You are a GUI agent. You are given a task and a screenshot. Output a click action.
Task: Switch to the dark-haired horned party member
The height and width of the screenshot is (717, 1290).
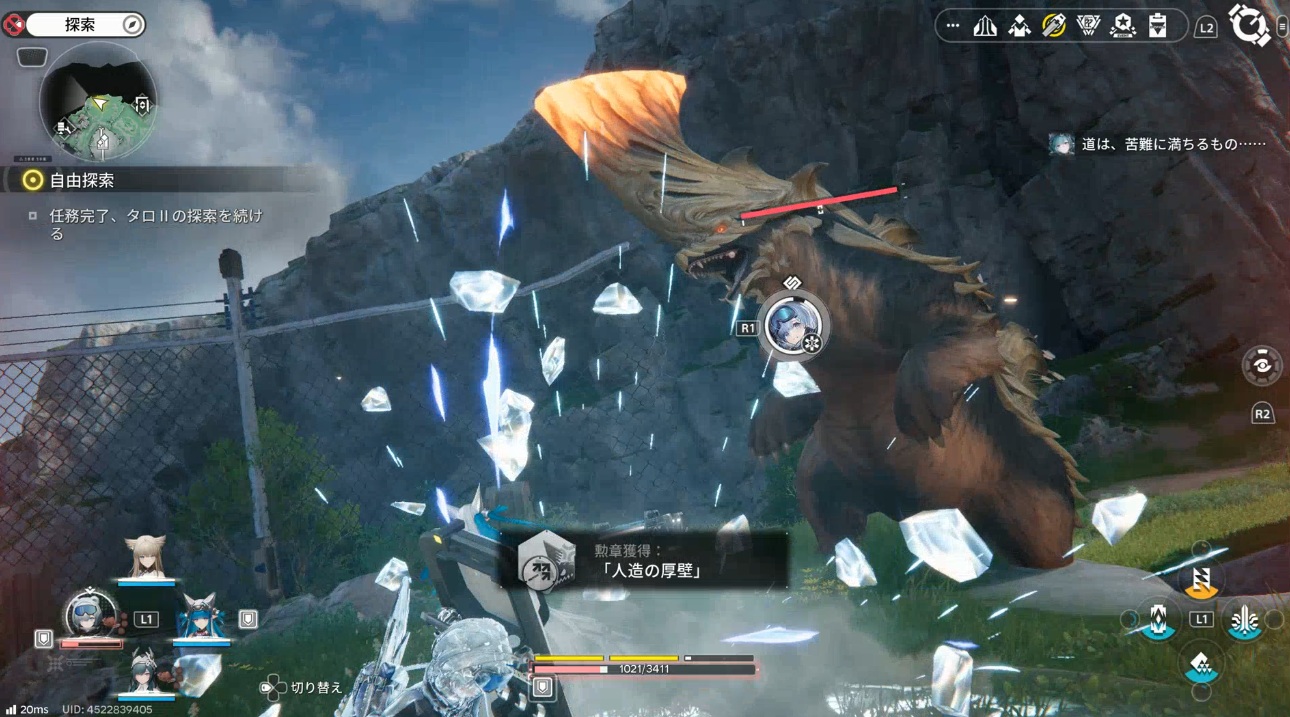(146, 669)
